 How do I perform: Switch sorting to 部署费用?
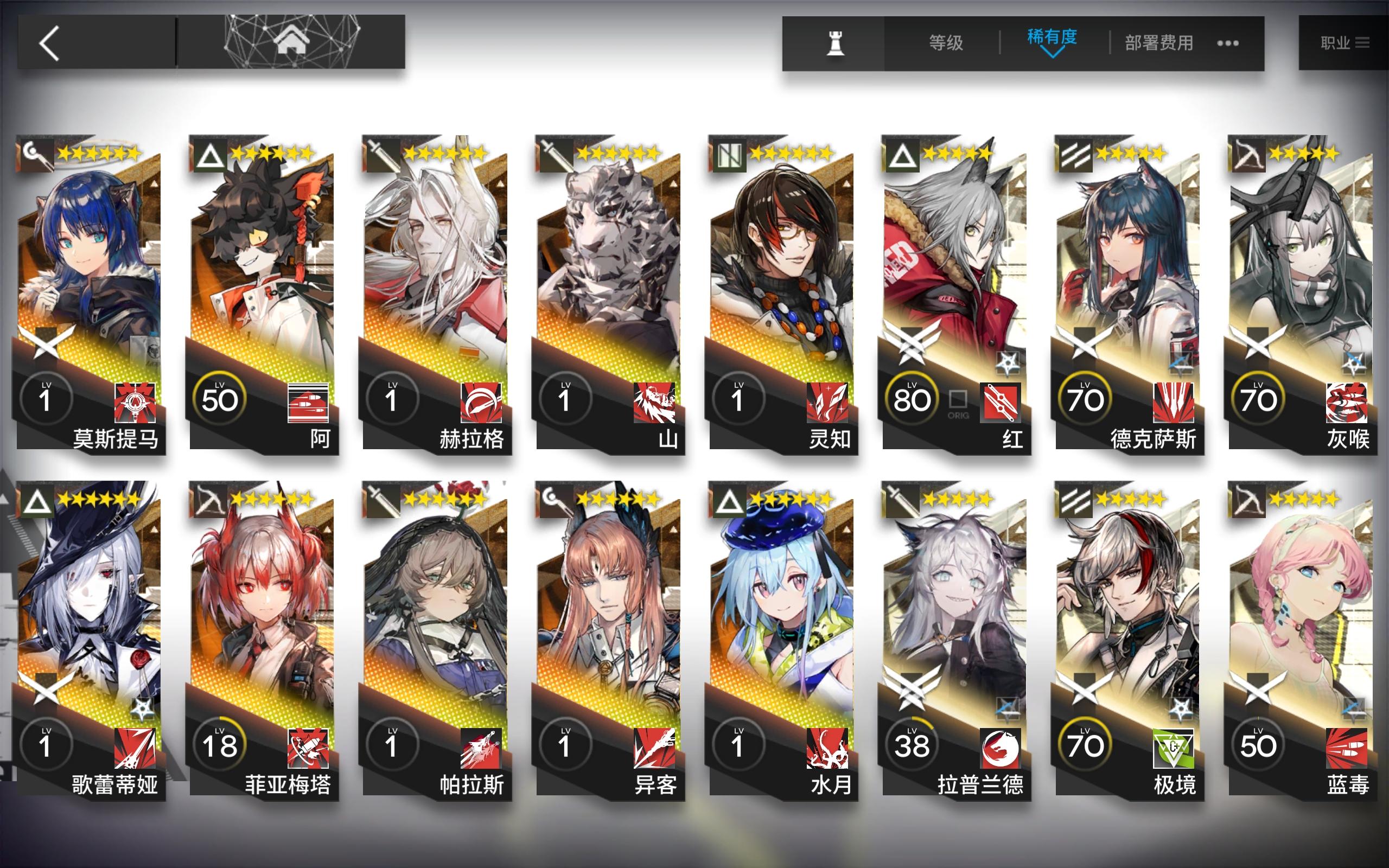click(x=1159, y=42)
